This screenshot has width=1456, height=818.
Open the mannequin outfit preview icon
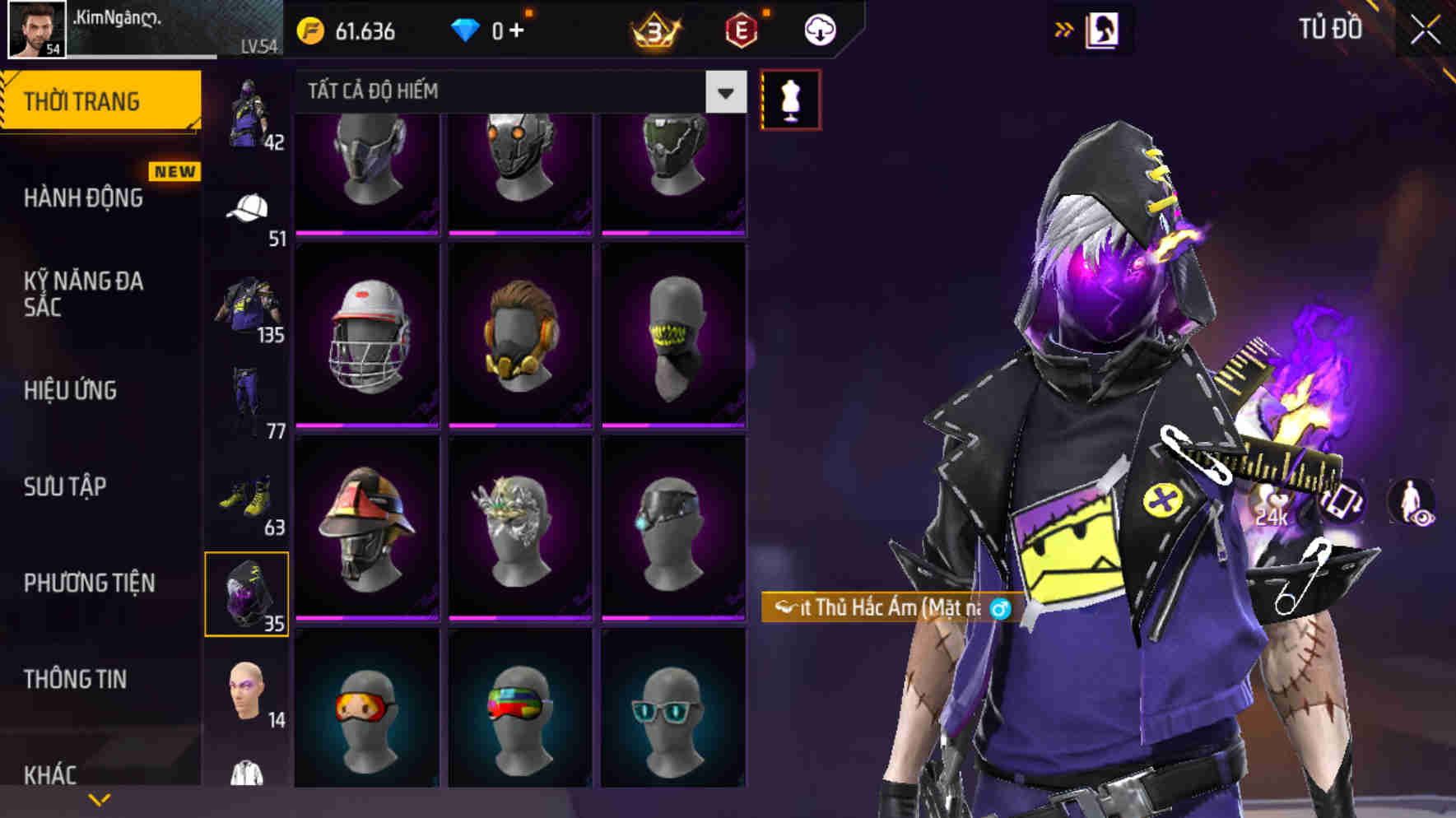tap(791, 98)
